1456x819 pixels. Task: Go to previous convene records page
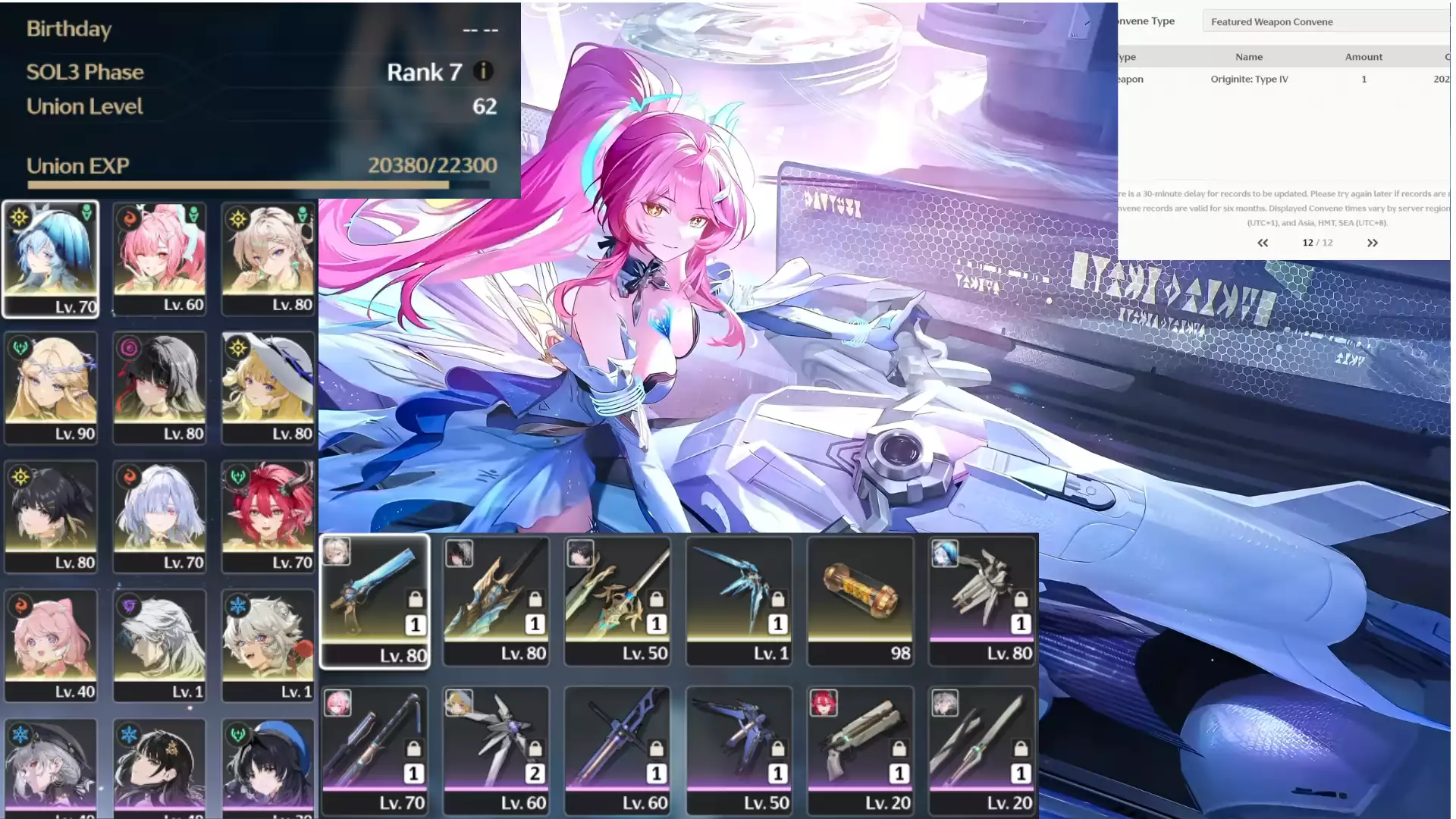point(1263,243)
